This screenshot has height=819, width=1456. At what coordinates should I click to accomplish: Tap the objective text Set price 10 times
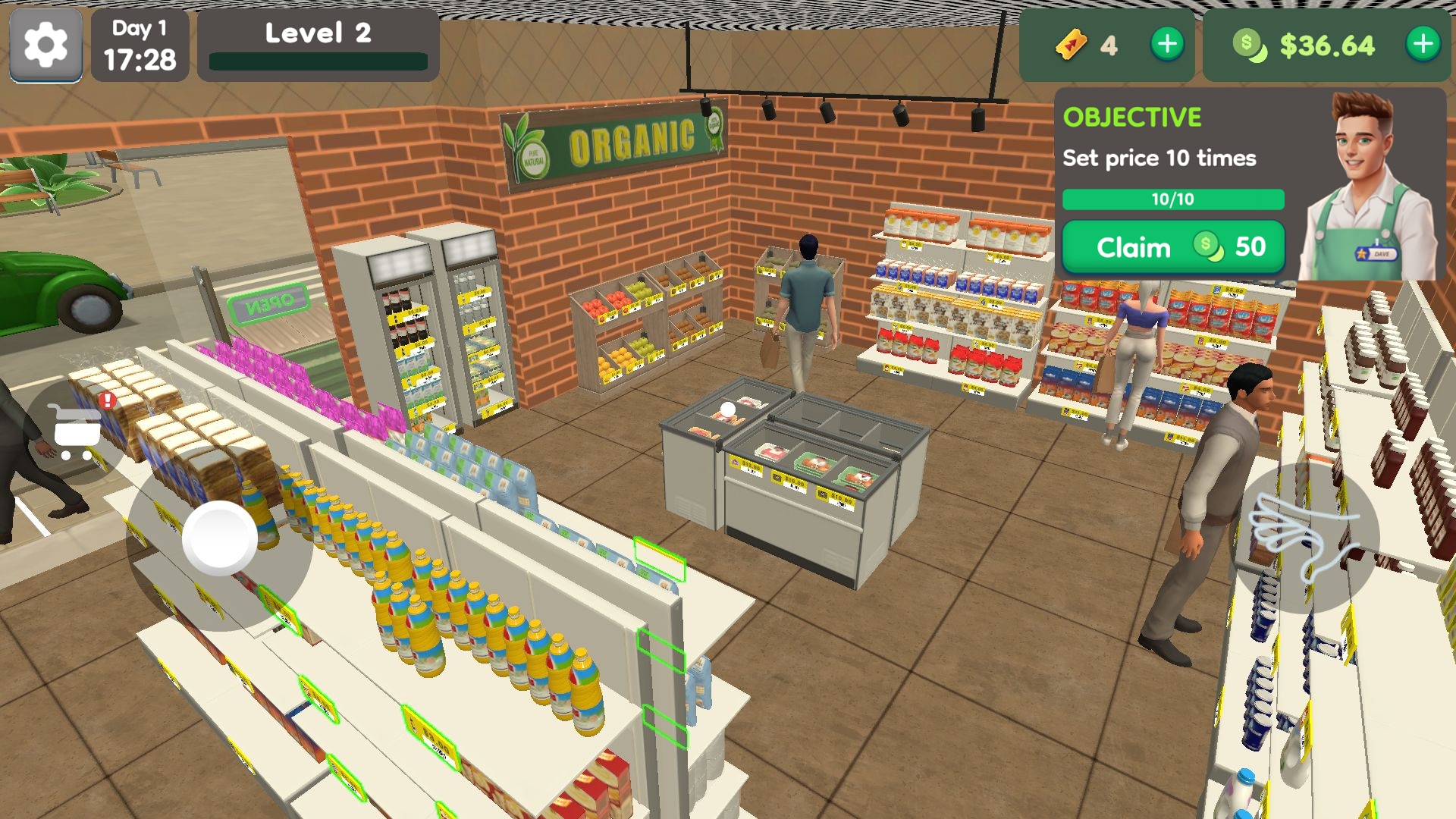[1159, 158]
